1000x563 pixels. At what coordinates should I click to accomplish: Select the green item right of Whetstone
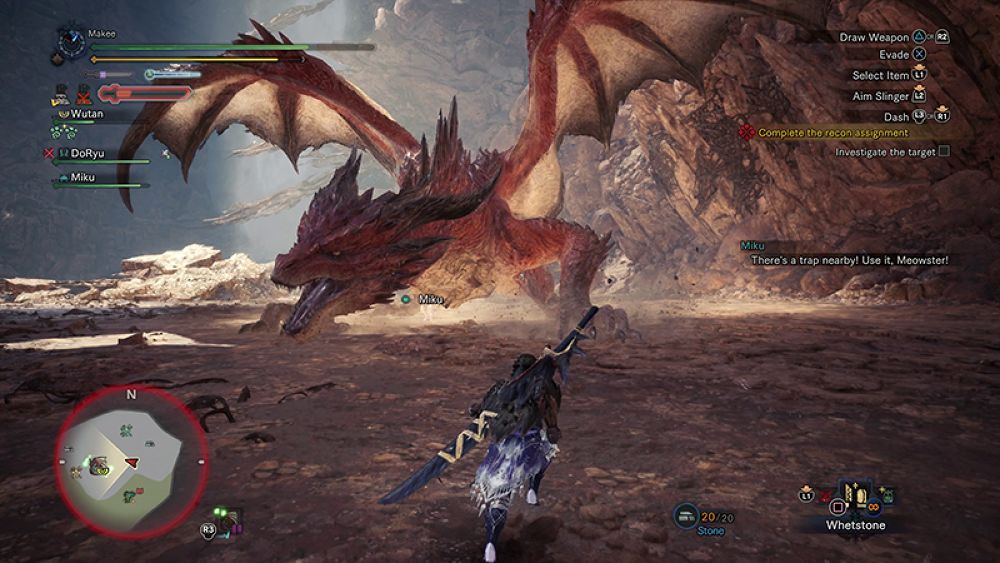pyautogui.click(x=886, y=495)
